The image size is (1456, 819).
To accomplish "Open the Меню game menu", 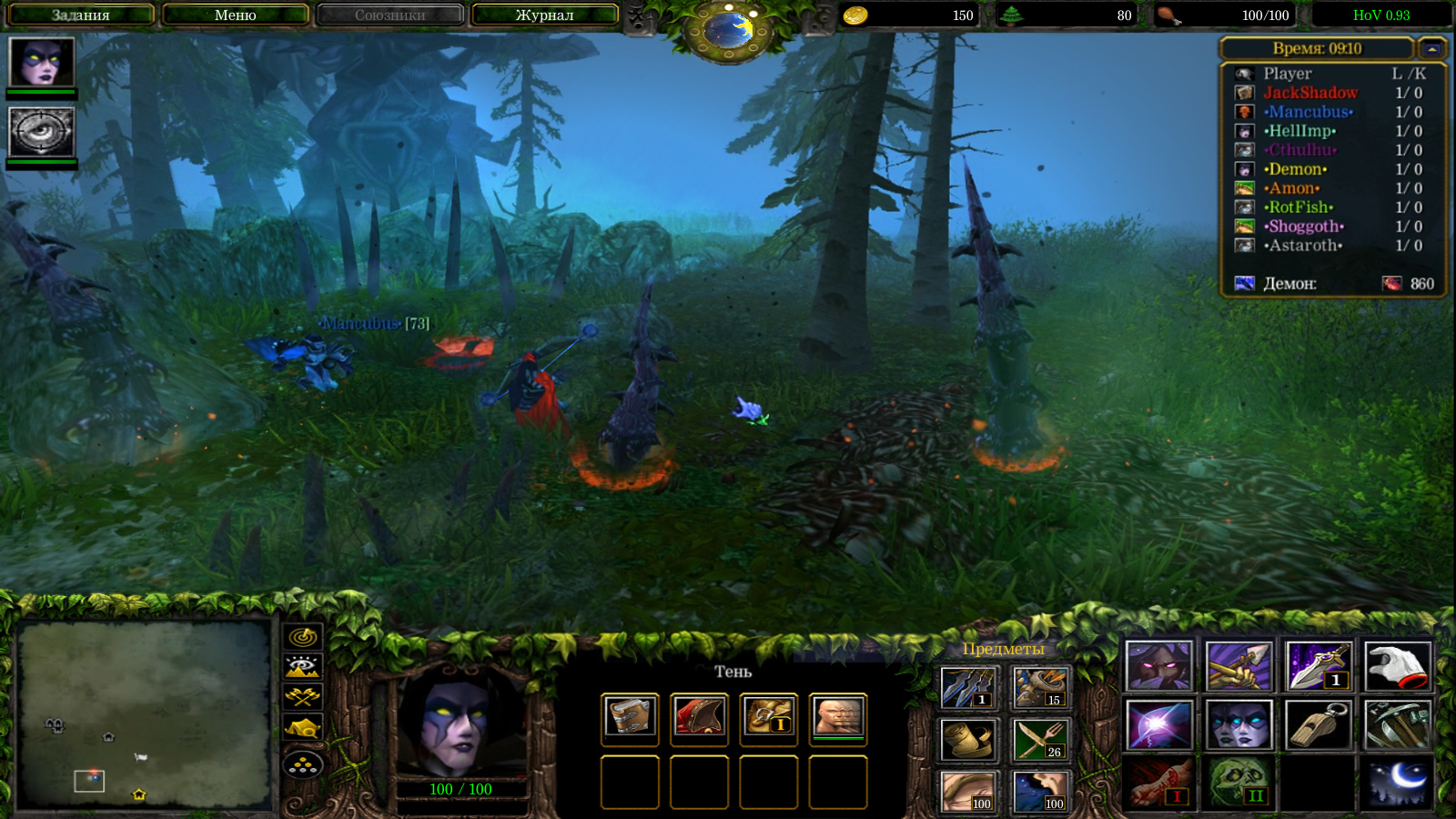I will pos(235,15).
